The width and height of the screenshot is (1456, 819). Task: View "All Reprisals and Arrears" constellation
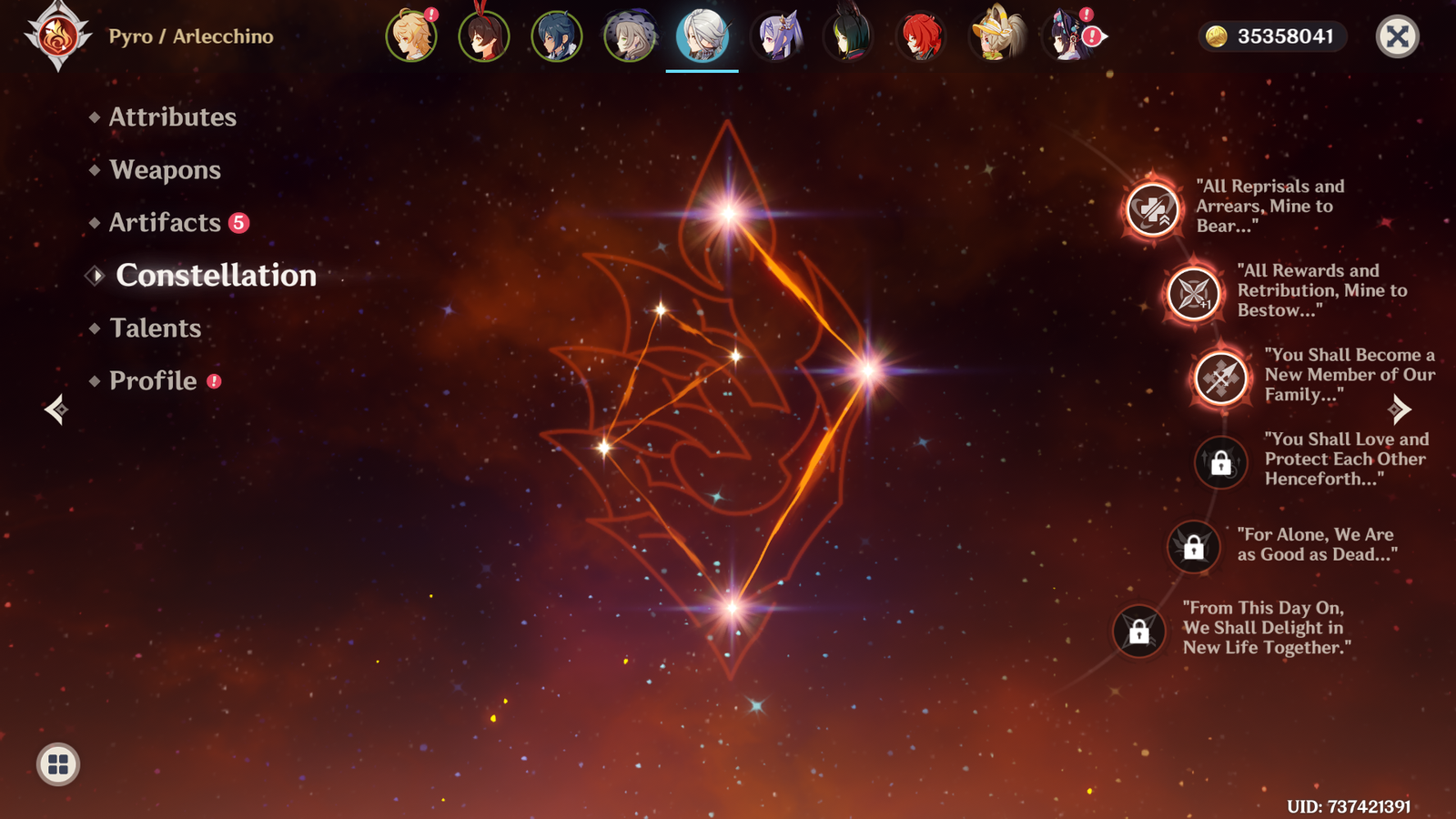[1152, 209]
